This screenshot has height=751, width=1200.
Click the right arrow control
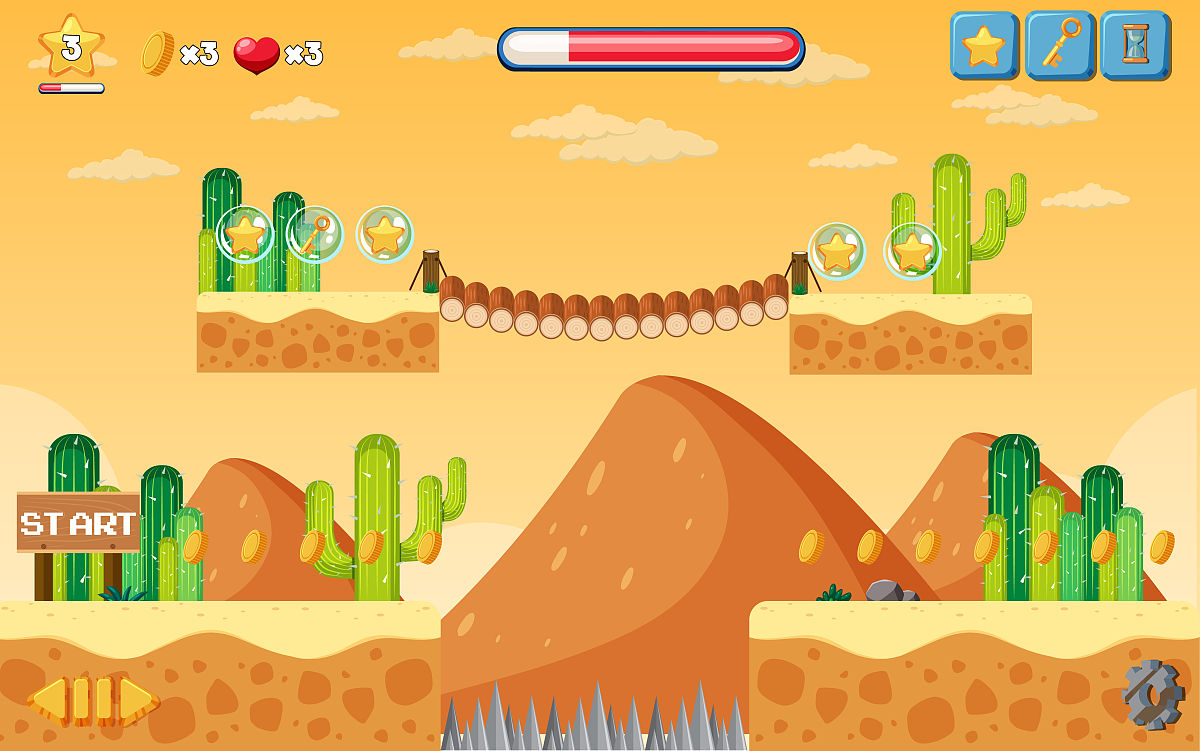[138, 699]
